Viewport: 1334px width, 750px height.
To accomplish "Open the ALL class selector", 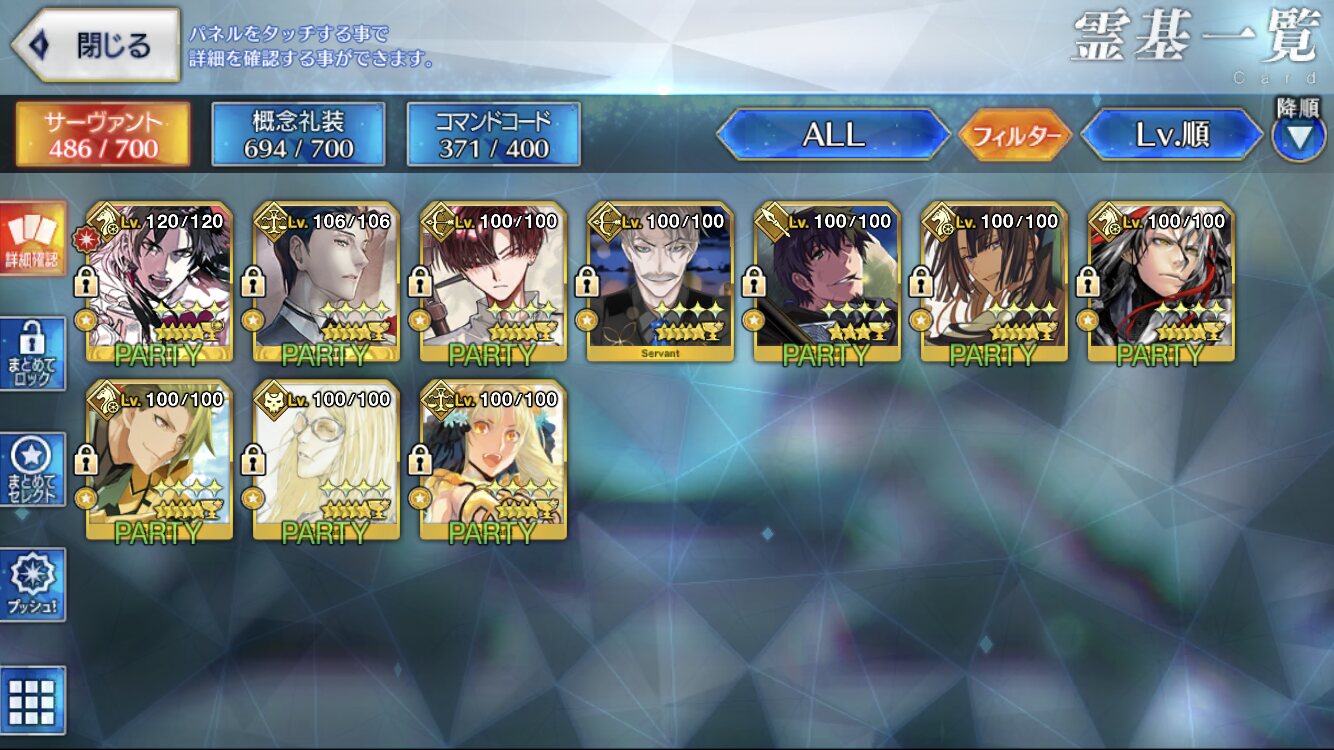I will click(833, 135).
